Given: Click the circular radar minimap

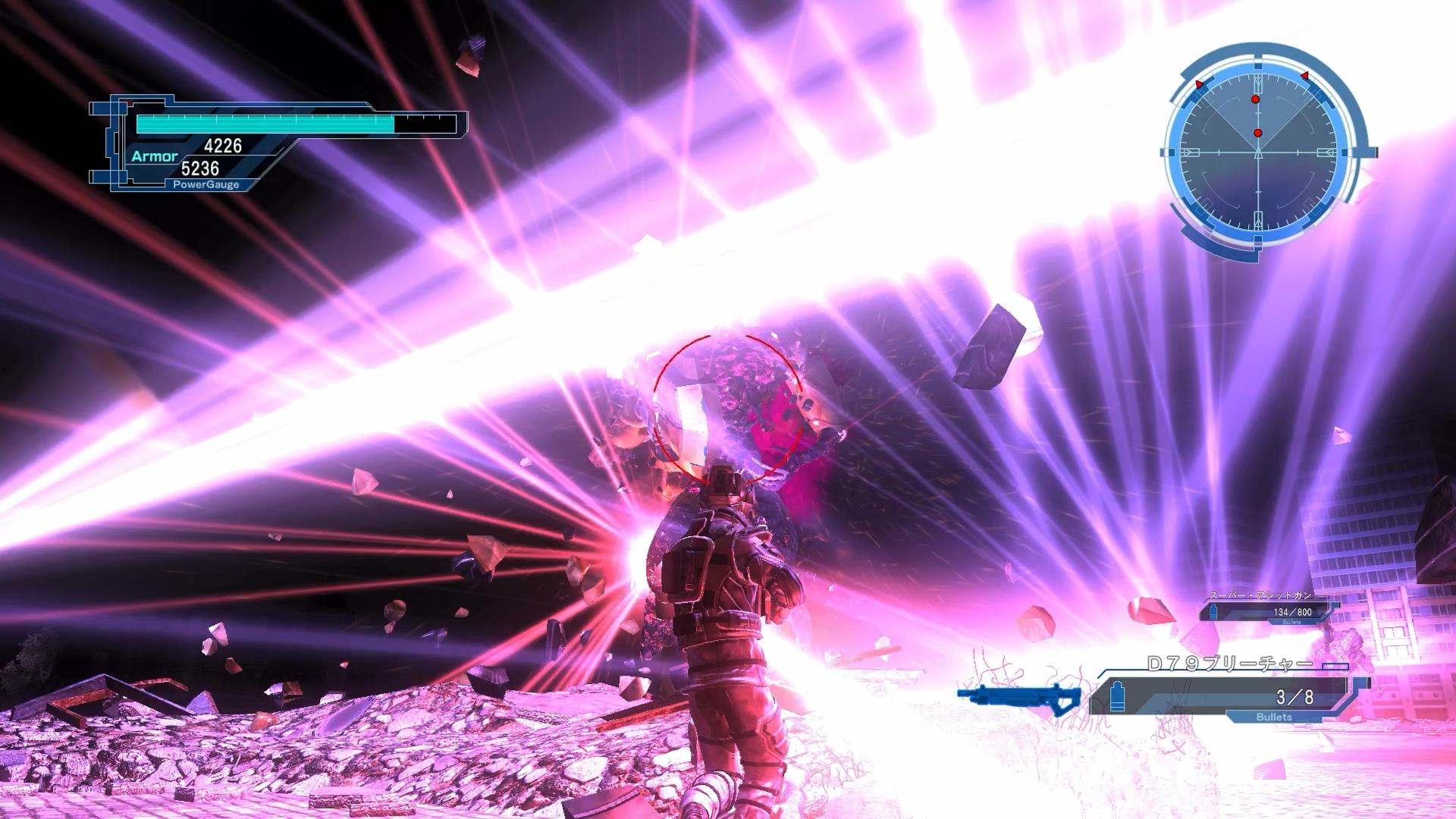Looking at the screenshot, I should (1258, 152).
